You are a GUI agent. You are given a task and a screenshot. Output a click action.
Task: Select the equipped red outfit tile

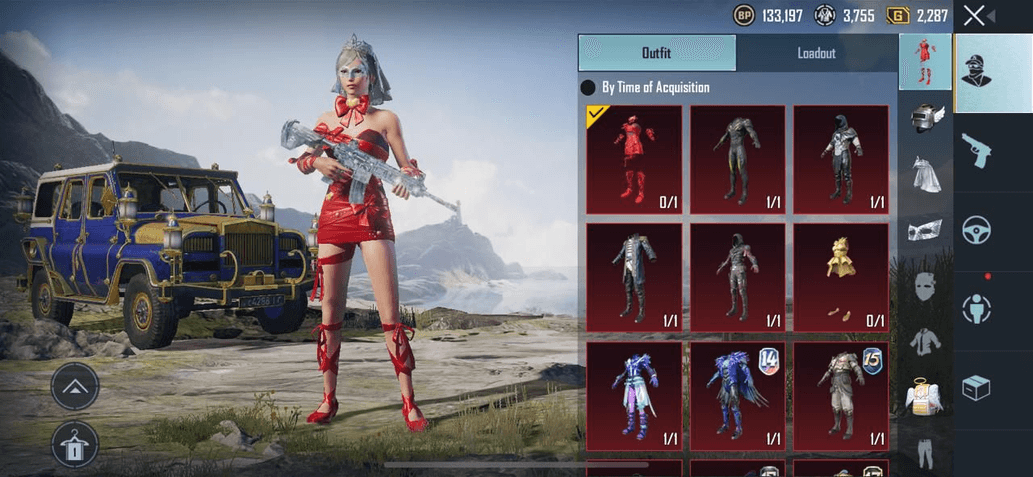[x=633, y=159]
